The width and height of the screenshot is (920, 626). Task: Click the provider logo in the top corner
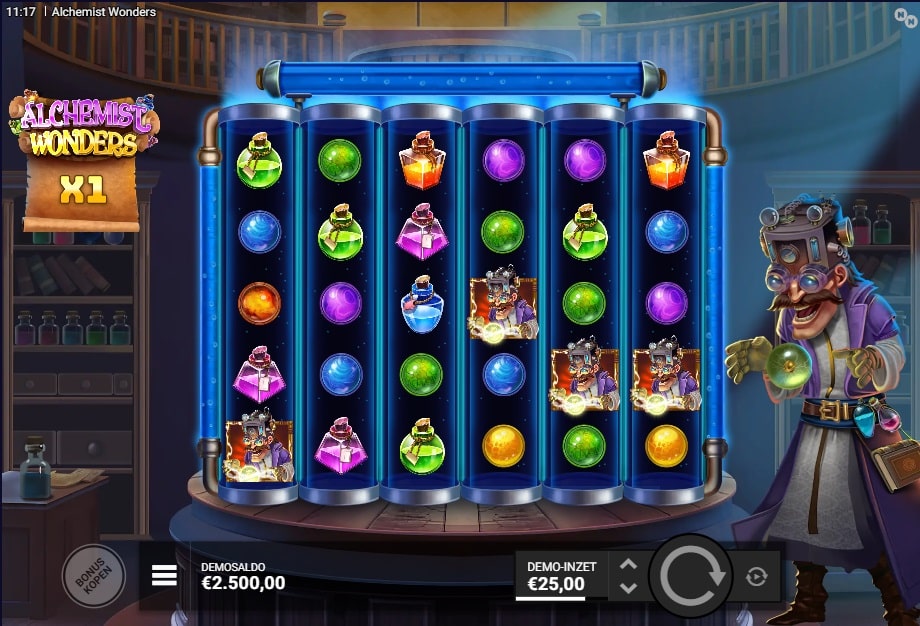click(x=906, y=12)
